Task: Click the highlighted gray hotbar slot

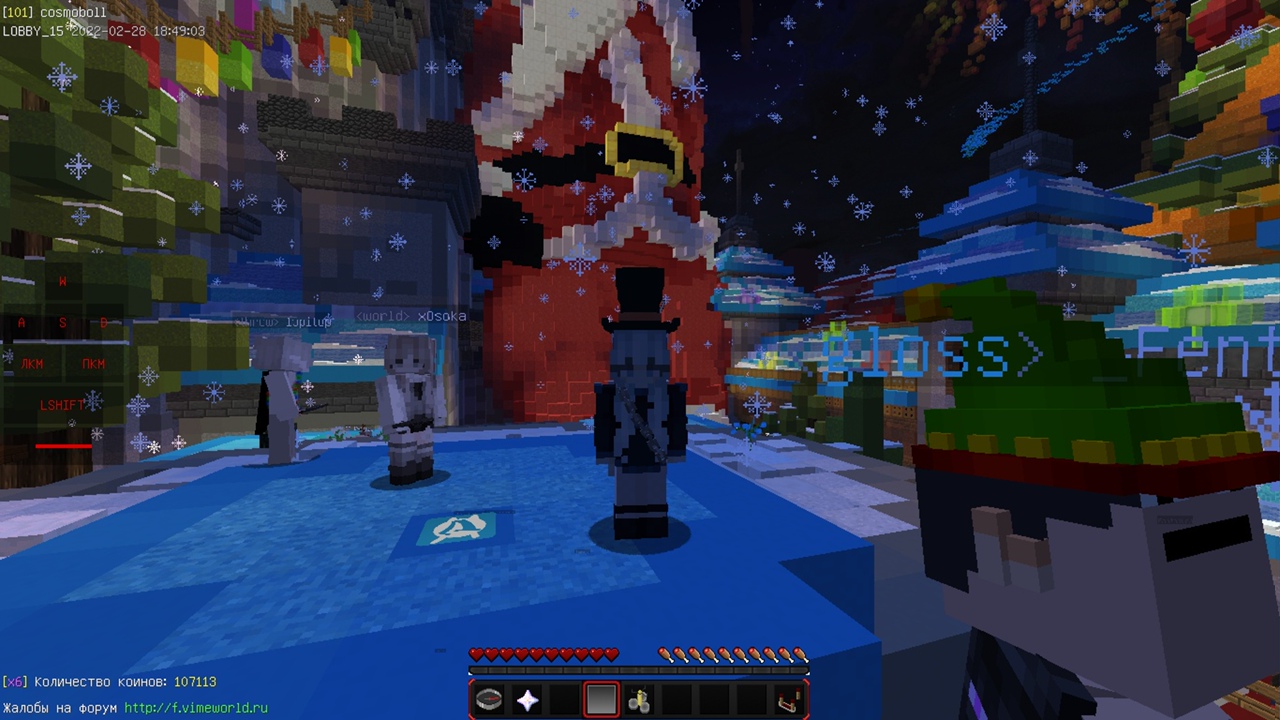Action: pyautogui.click(x=601, y=700)
